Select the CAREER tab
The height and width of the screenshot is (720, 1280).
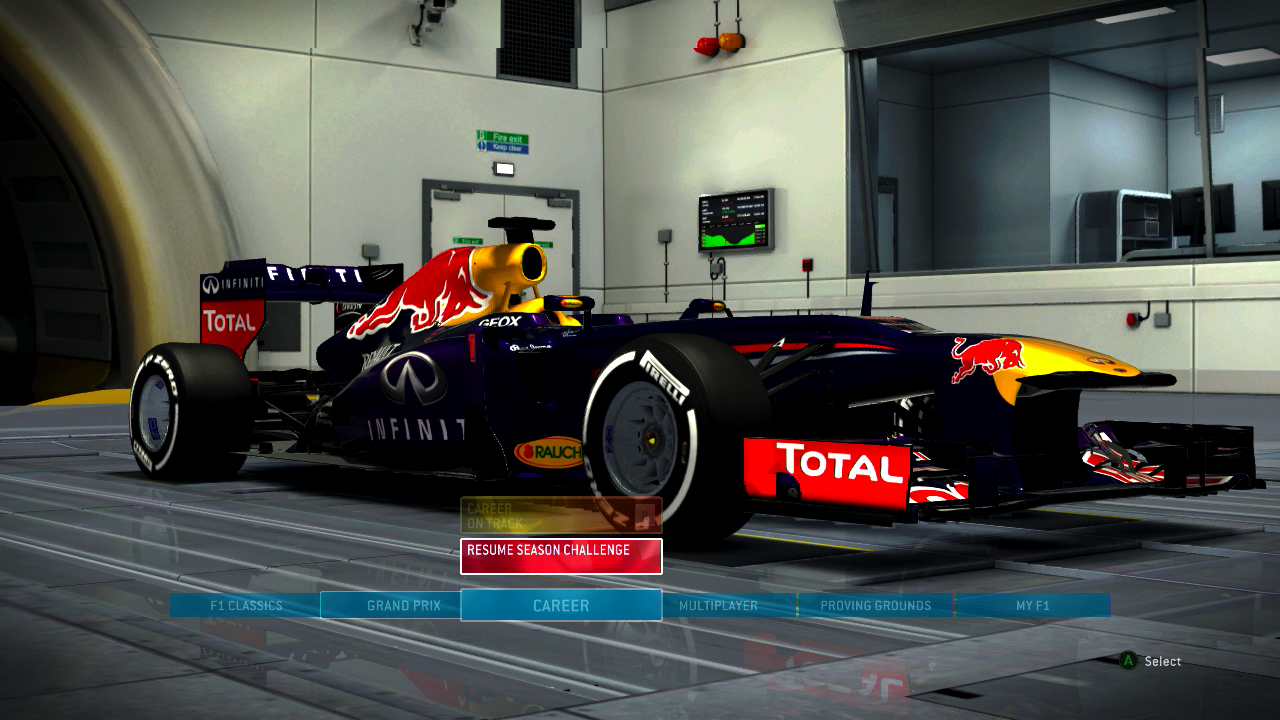point(560,605)
